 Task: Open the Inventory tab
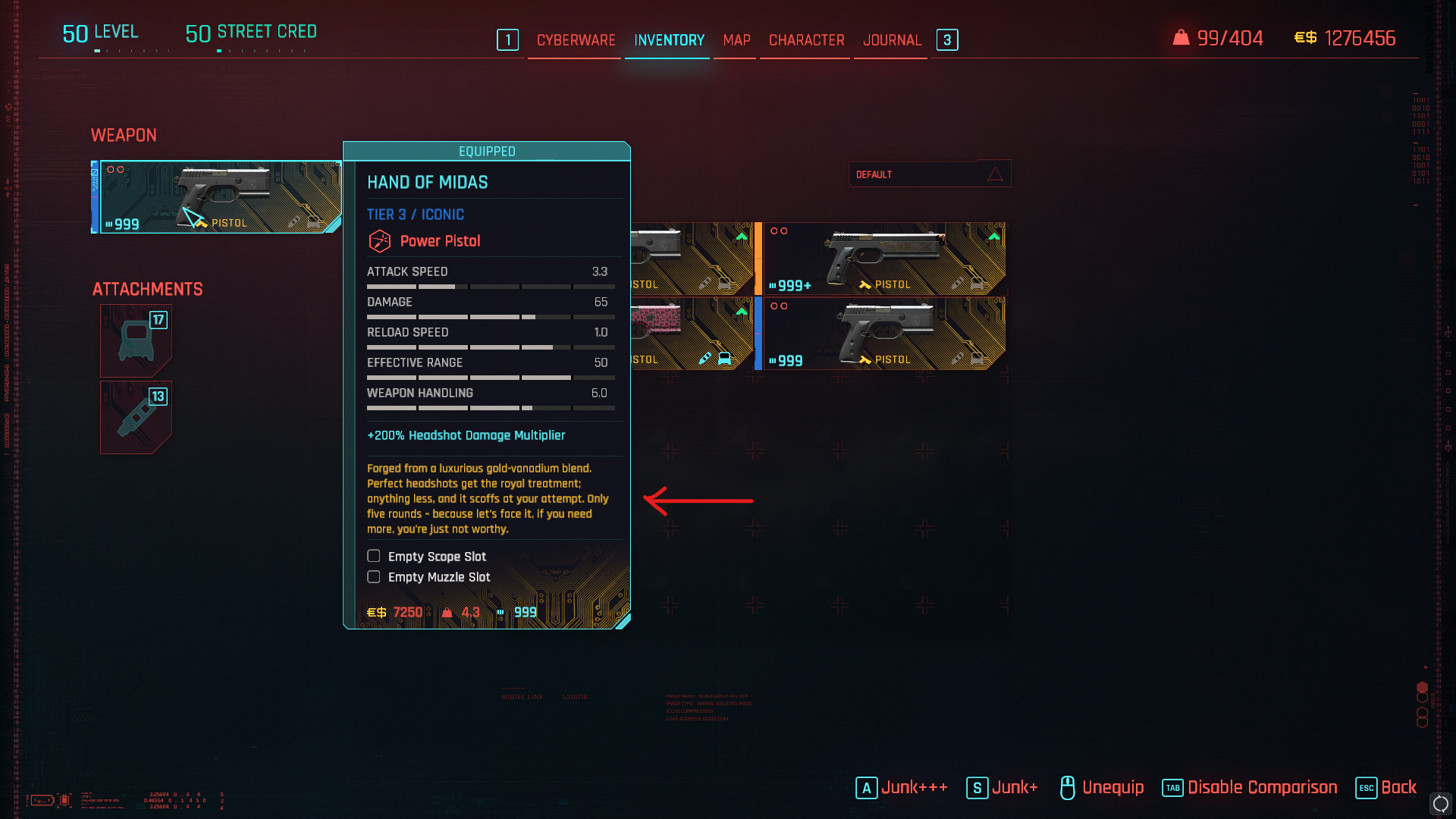669,40
